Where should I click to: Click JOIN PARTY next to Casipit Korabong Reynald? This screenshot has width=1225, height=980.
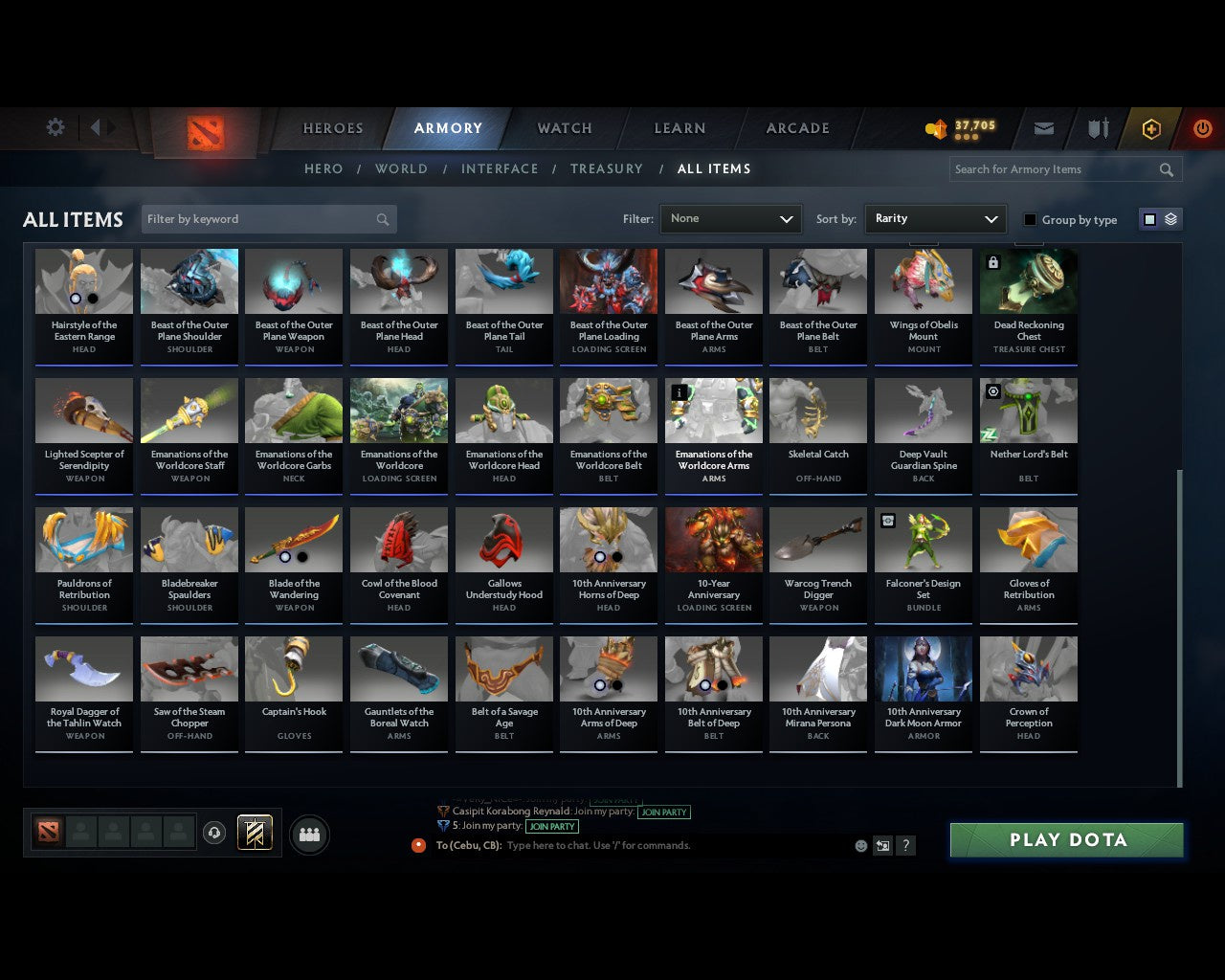[664, 813]
